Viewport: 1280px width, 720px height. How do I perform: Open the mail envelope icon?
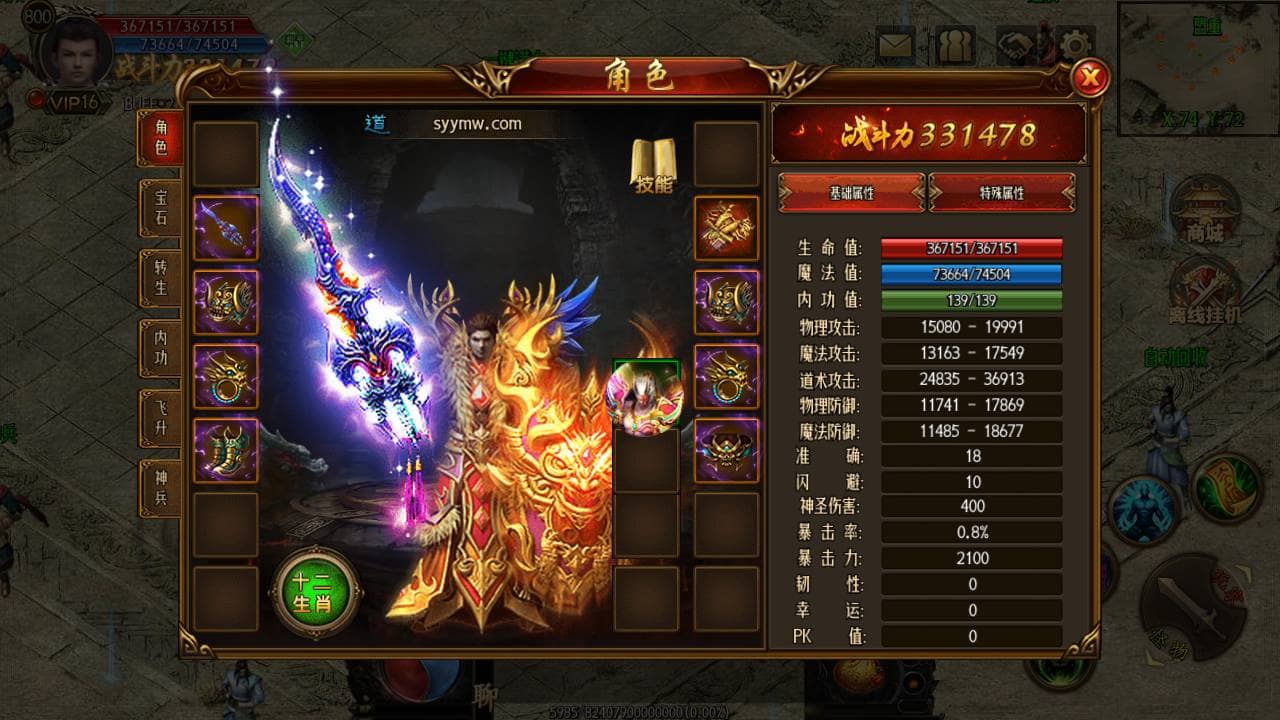coord(896,46)
